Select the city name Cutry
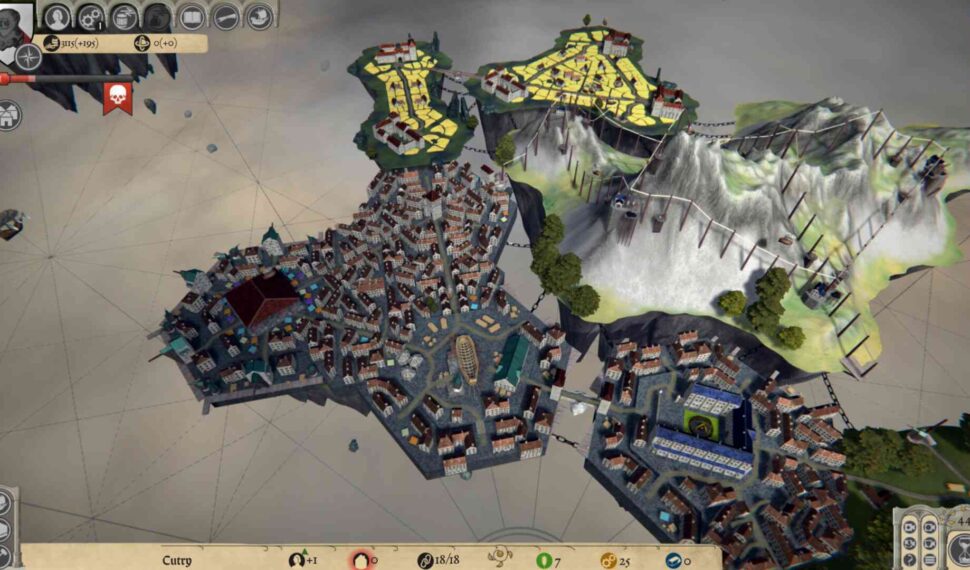970x570 pixels. pyautogui.click(x=177, y=560)
